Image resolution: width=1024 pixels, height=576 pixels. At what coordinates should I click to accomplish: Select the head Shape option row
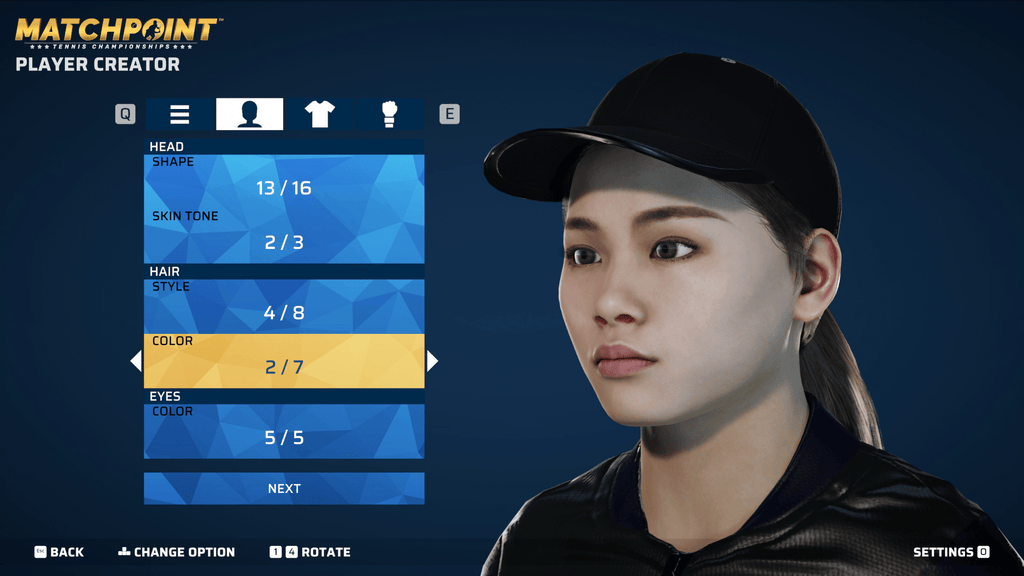(284, 181)
